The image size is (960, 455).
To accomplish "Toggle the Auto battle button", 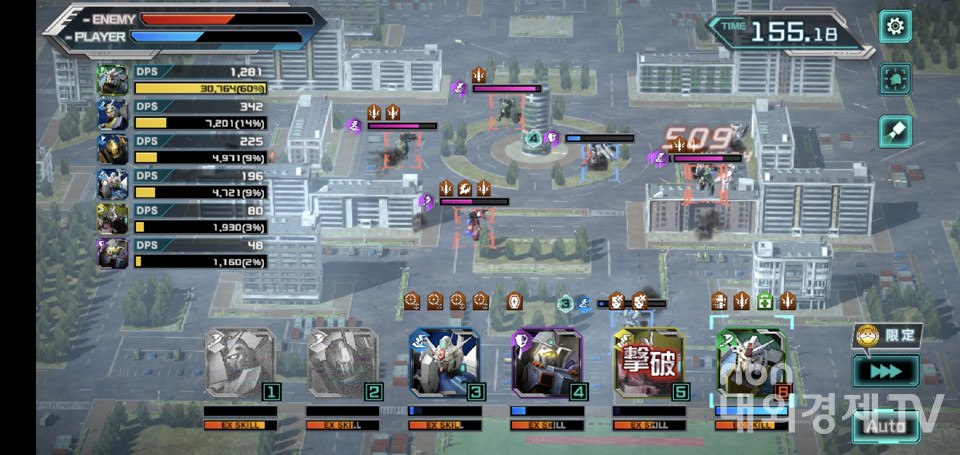I will point(885,426).
